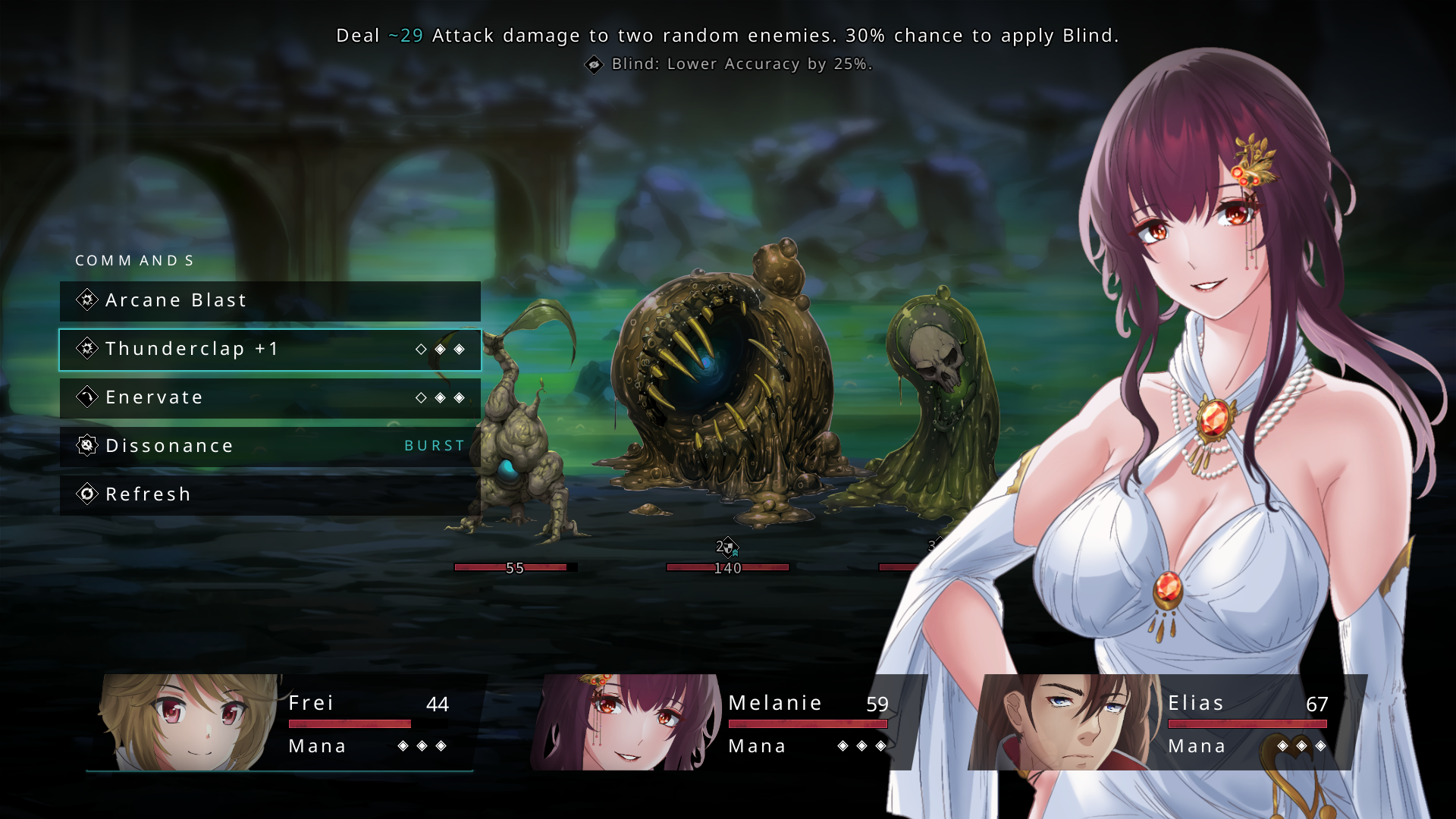Screen dimensions: 1456x819
Task: Choose Thunderclap +1 from commands
Action: 269,350
